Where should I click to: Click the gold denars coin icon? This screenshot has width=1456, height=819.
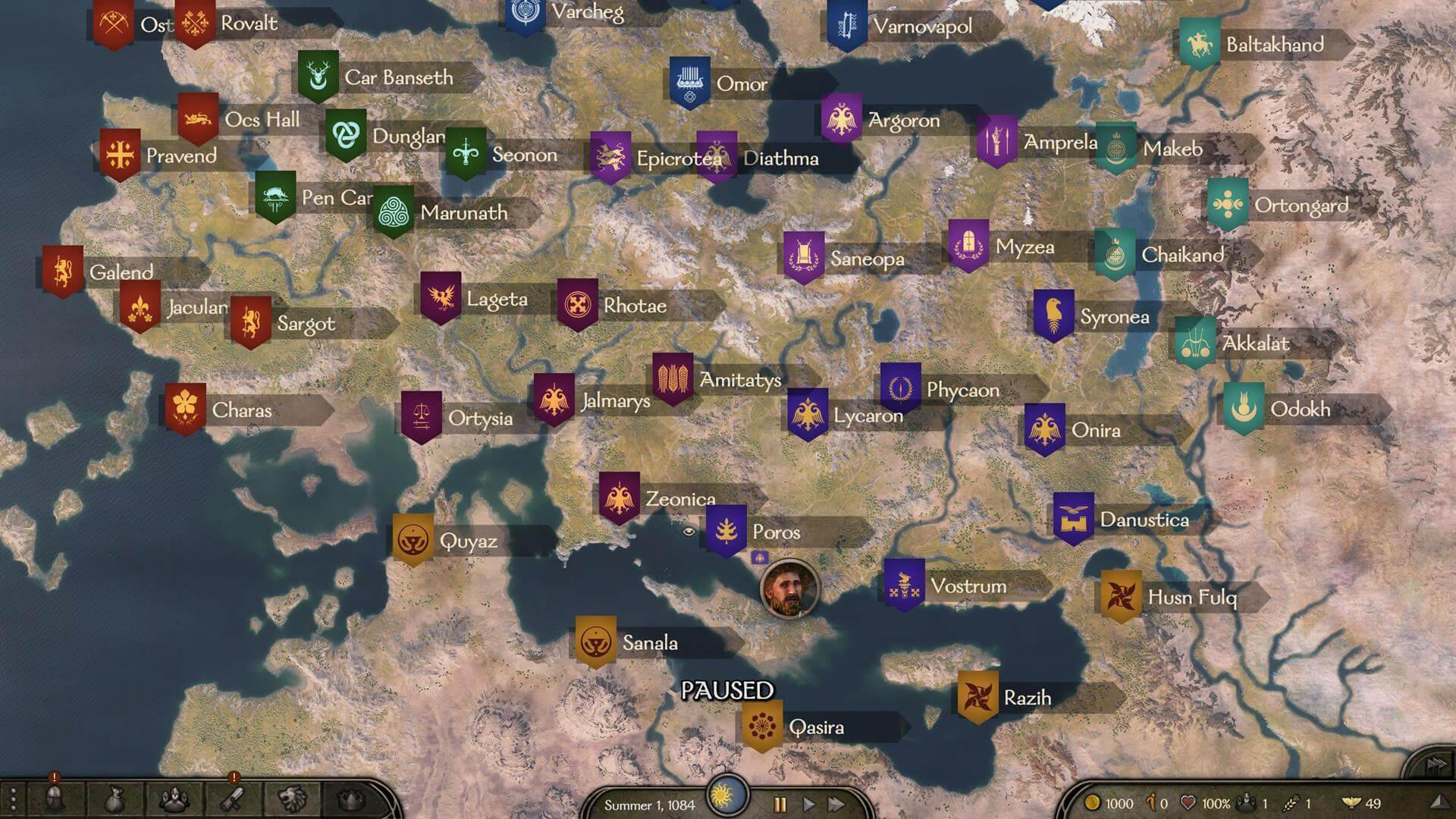click(x=1092, y=802)
